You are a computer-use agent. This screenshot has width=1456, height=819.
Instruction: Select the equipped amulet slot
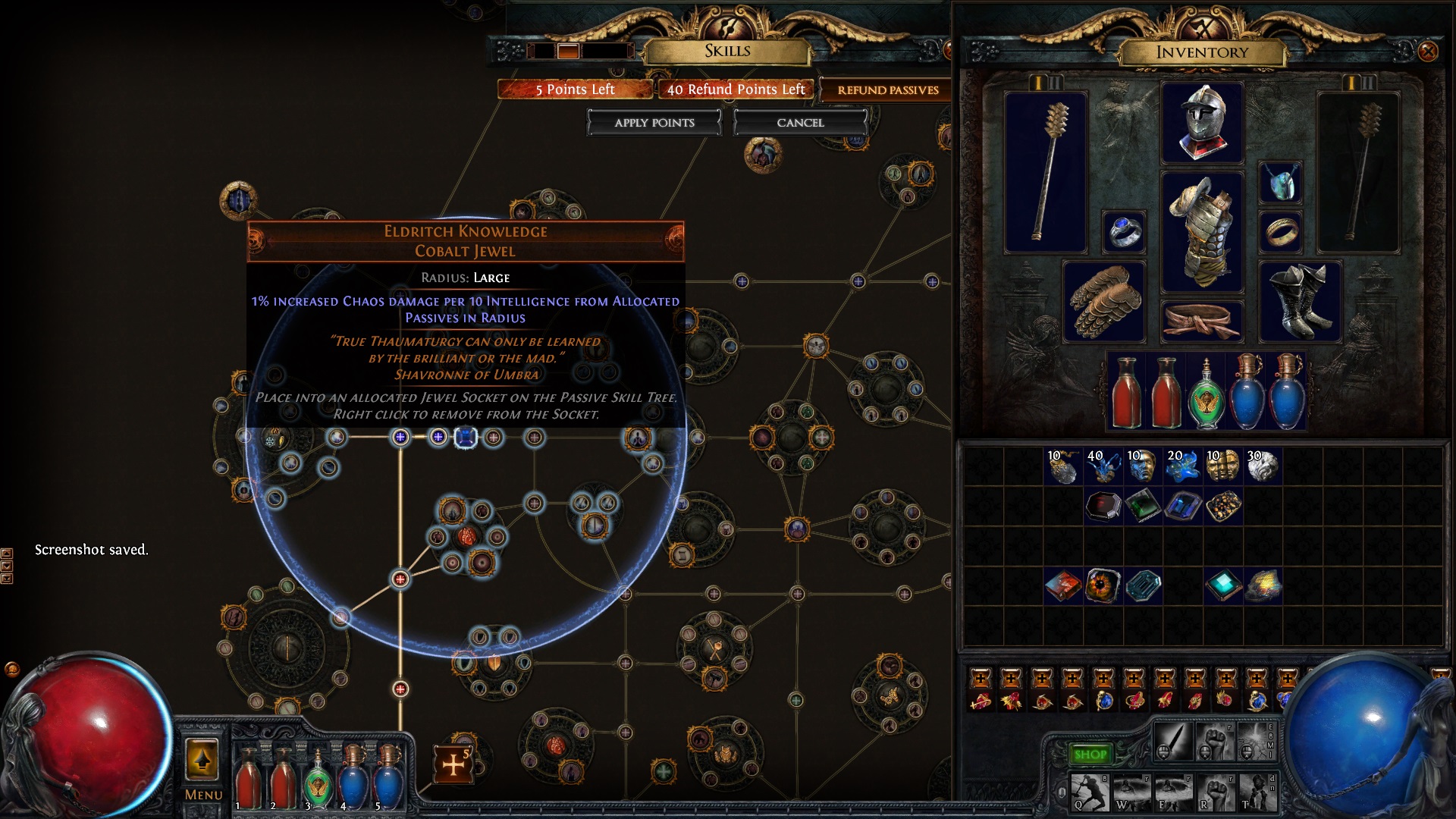1280,183
